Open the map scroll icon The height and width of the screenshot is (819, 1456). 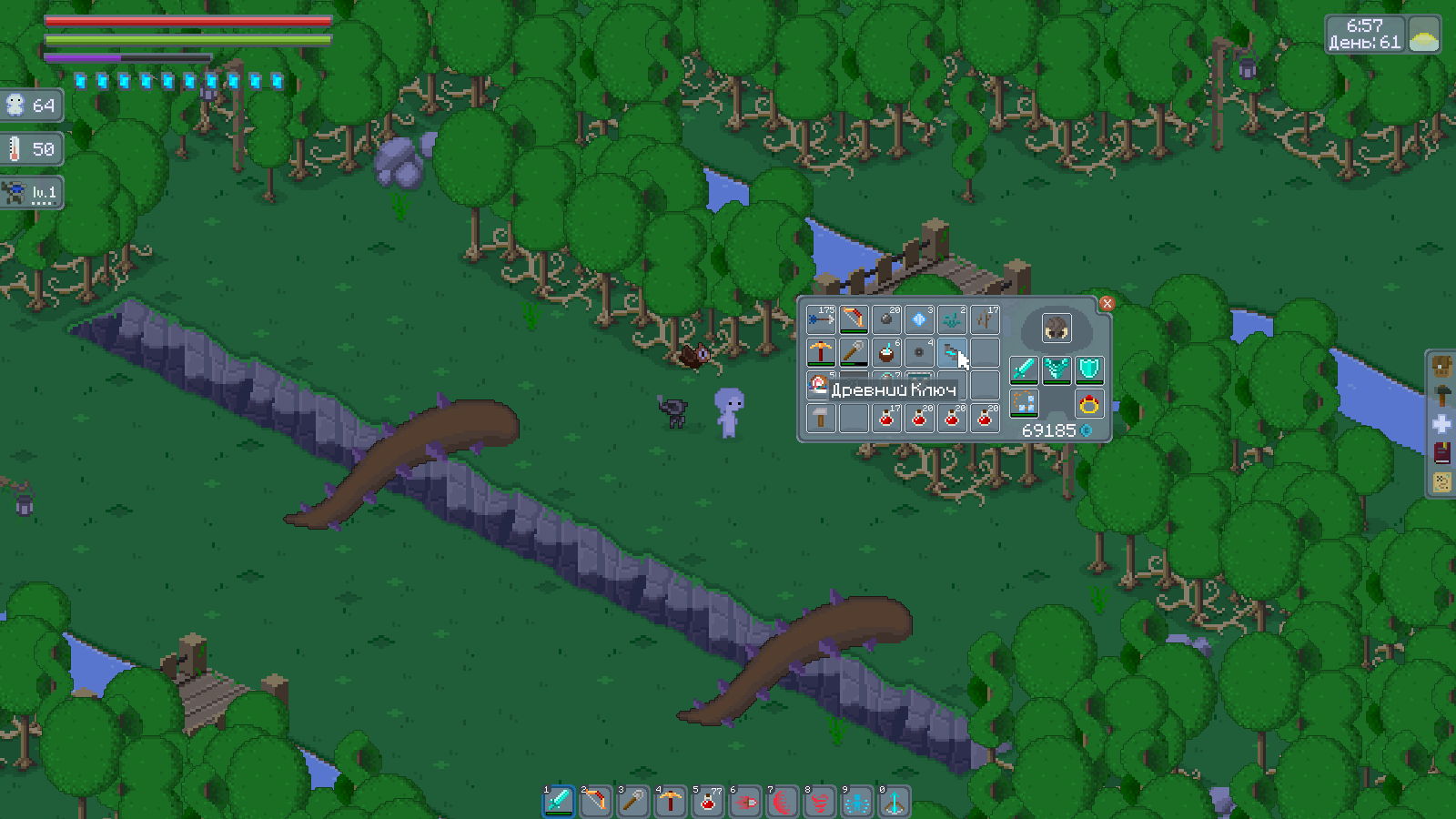click(1442, 482)
